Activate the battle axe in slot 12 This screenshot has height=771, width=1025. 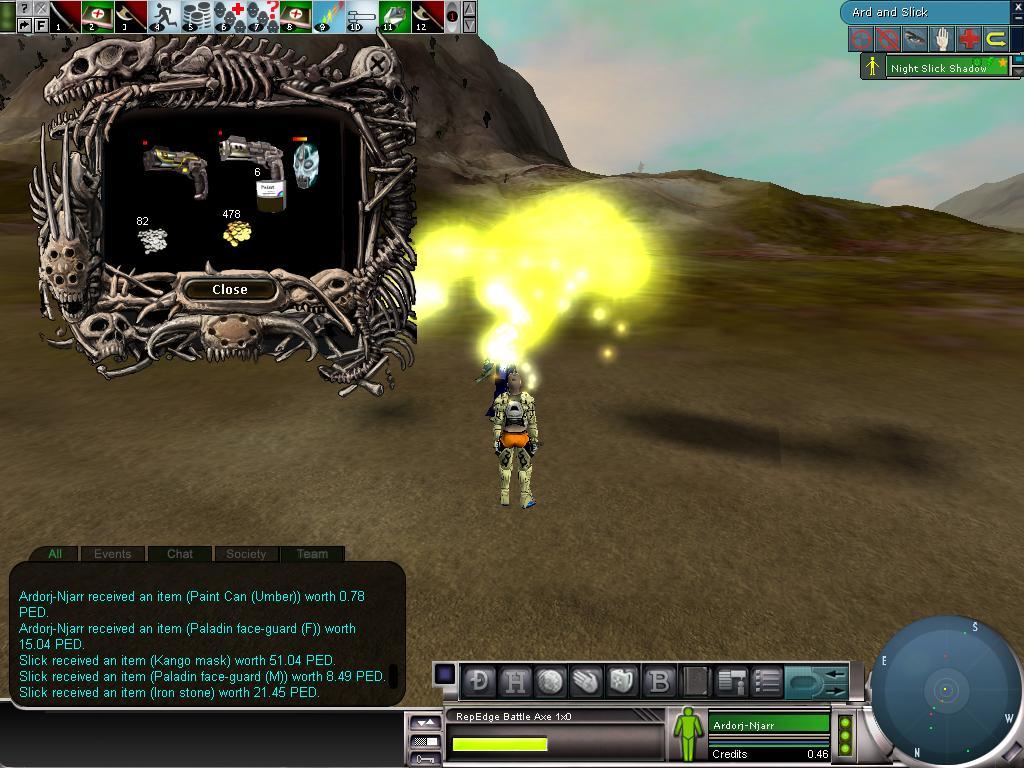coord(426,16)
